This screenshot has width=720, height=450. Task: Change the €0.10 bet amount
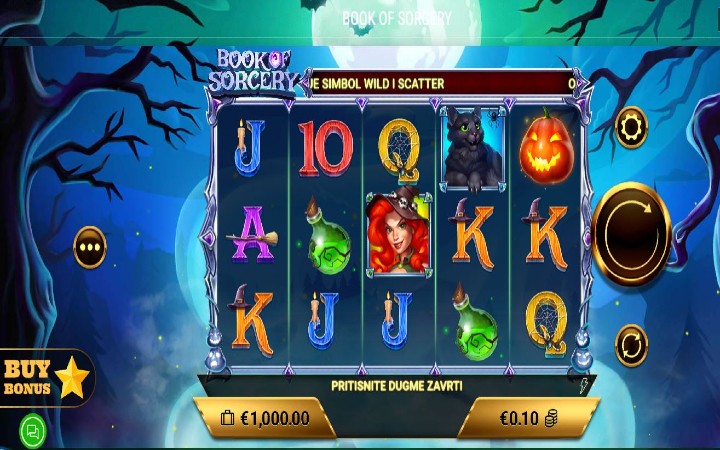tap(528, 418)
